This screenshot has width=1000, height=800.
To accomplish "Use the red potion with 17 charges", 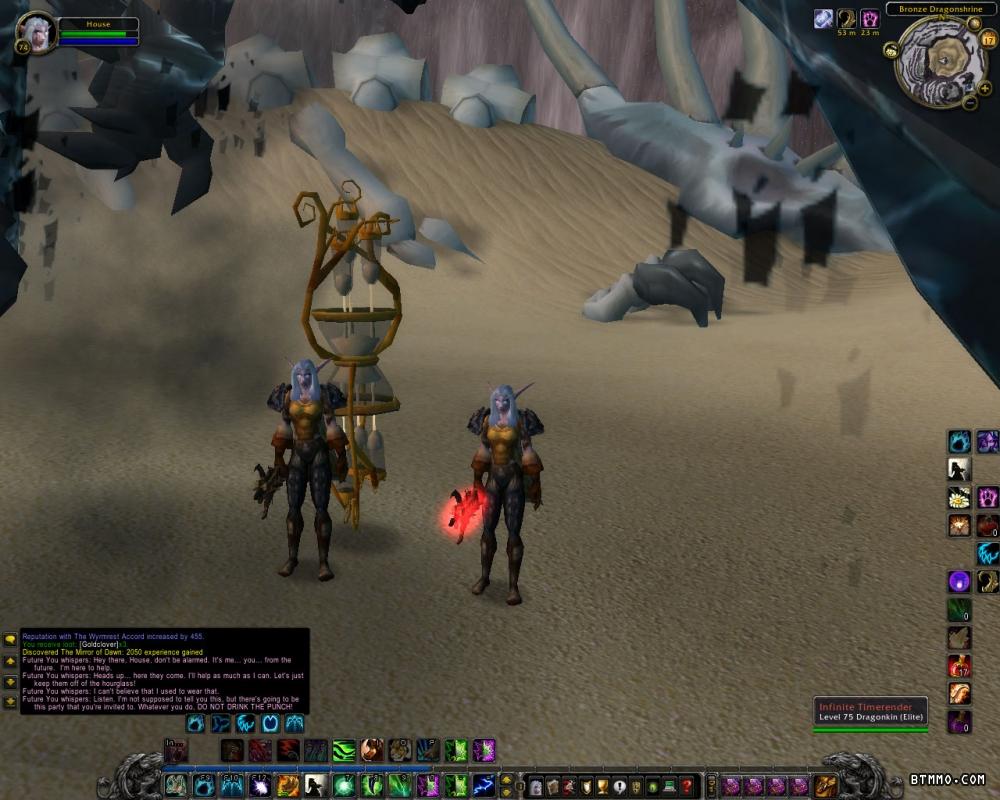I will 959,665.
